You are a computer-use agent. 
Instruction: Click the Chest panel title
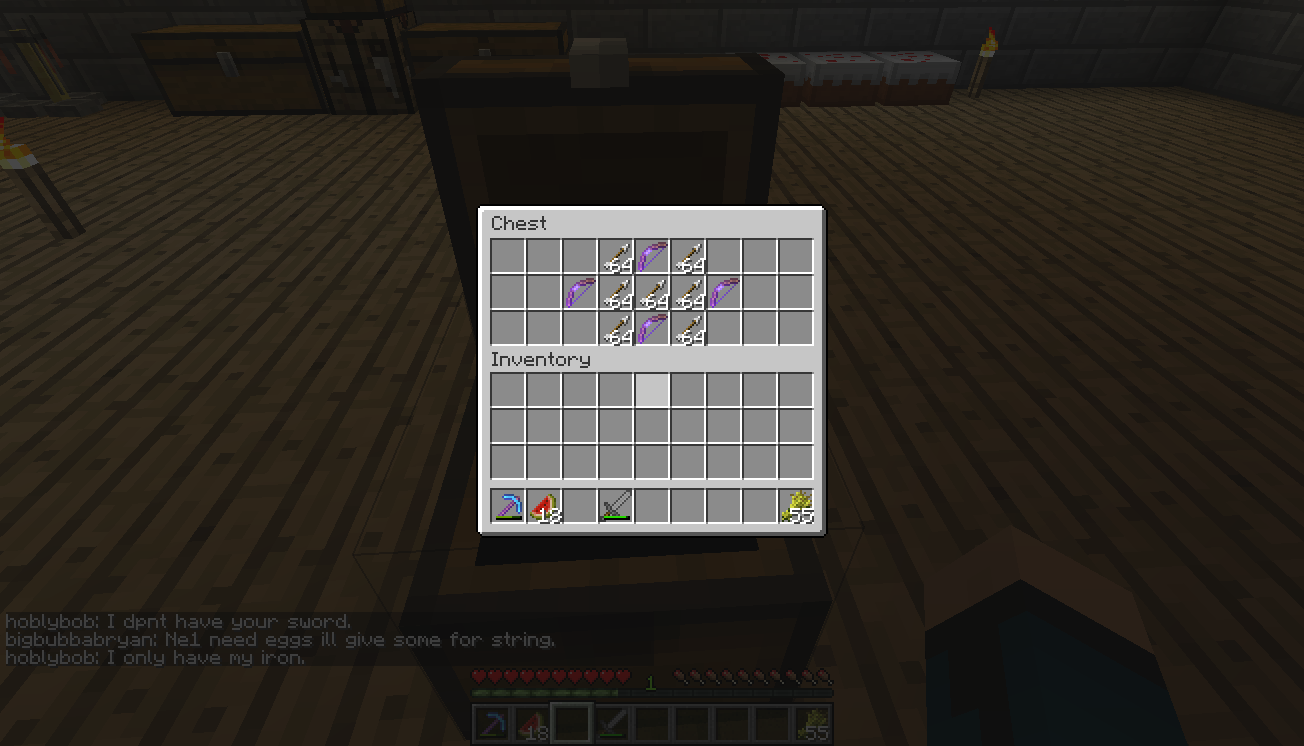[x=519, y=223]
